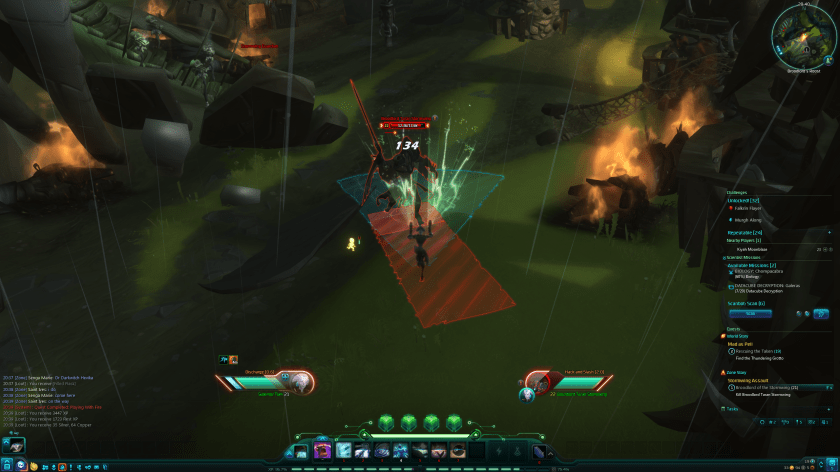Click nearby player Kiyah Moonblaze
Viewport: 840px width, 472px height.
[757, 249]
